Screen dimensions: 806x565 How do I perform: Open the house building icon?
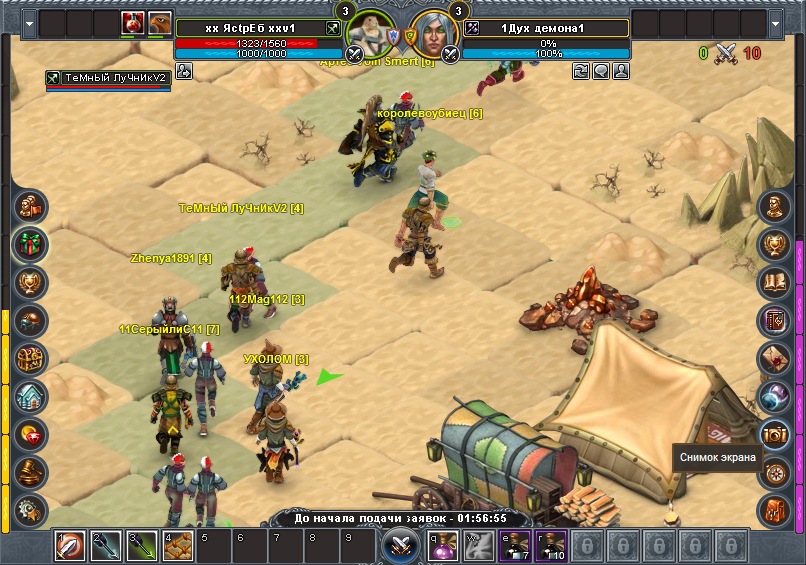(x=31, y=397)
